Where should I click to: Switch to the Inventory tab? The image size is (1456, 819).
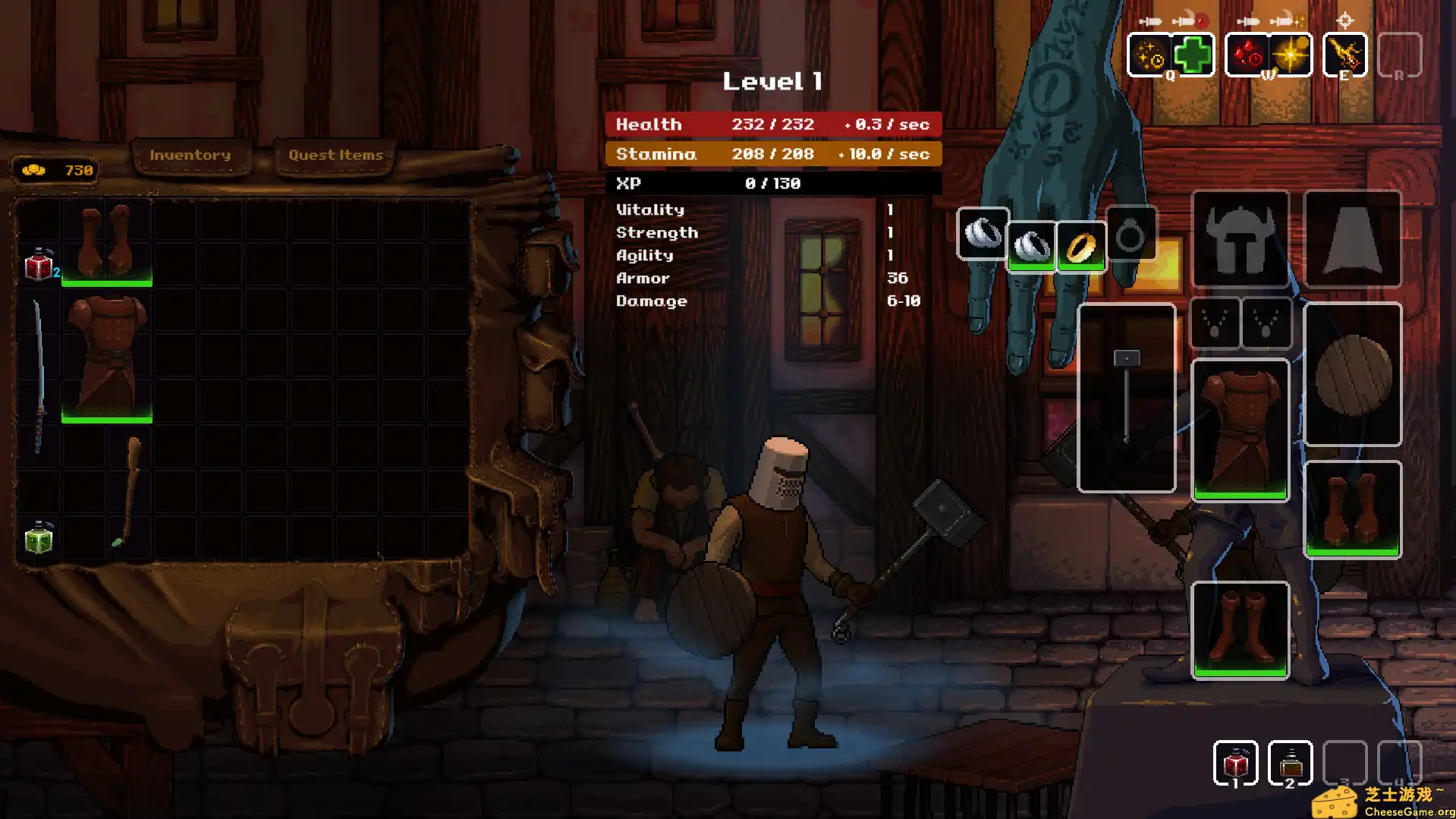coord(190,156)
